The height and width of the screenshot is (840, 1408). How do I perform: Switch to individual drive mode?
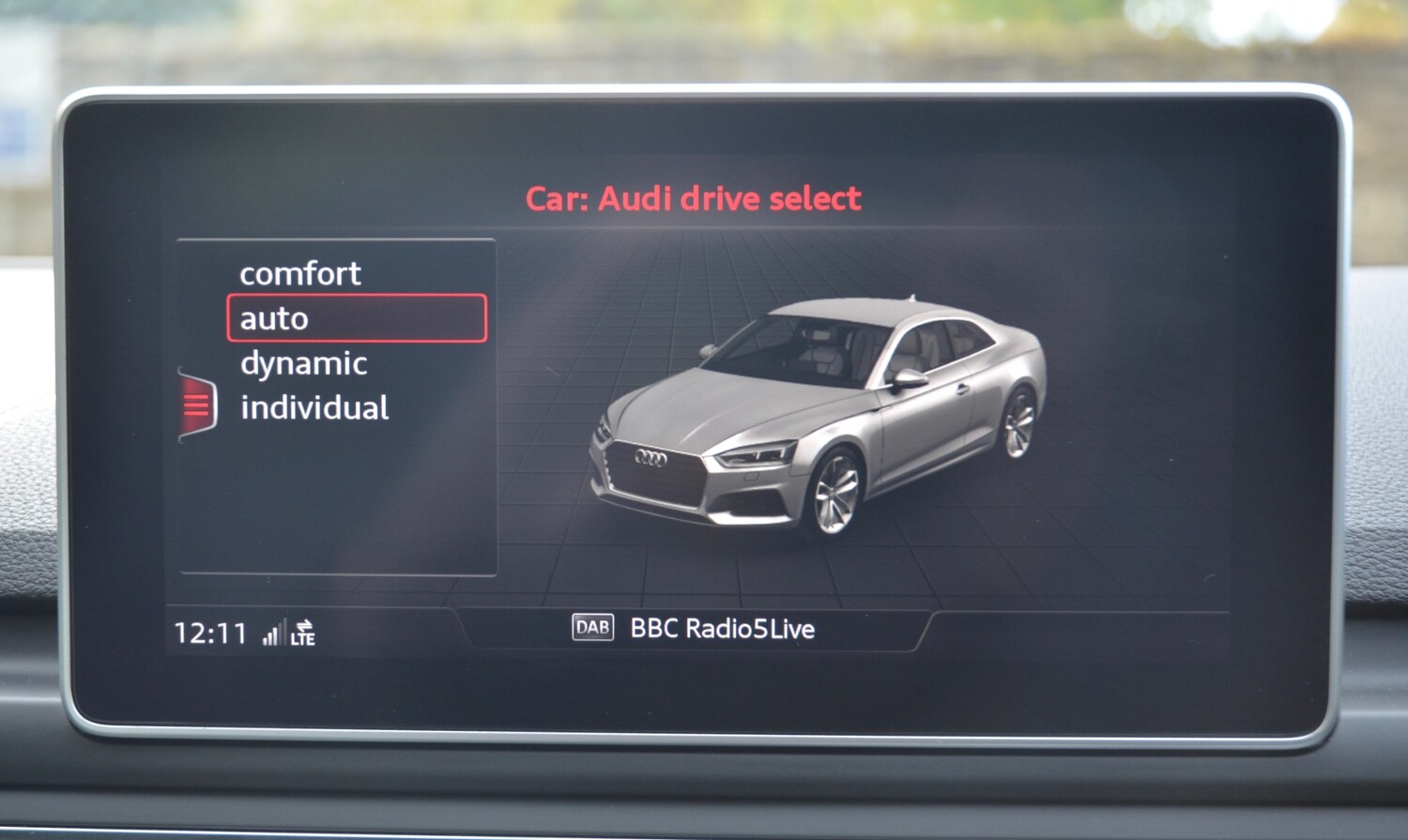click(x=315, y=407)
